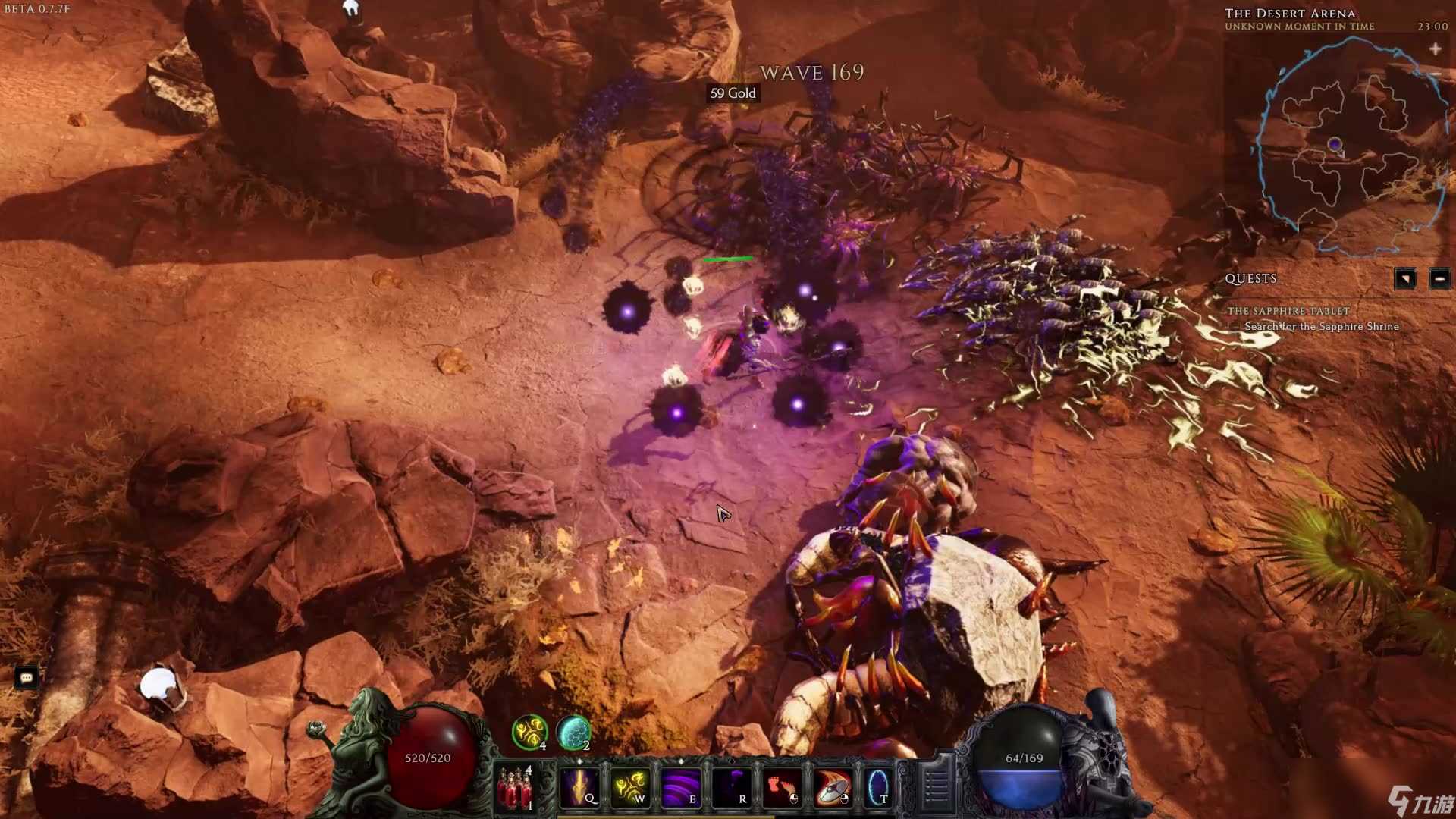This screenshot has height=819, width=1456.
Task: Click the teal hexagon ward buff icon
Action: [573, 733]
